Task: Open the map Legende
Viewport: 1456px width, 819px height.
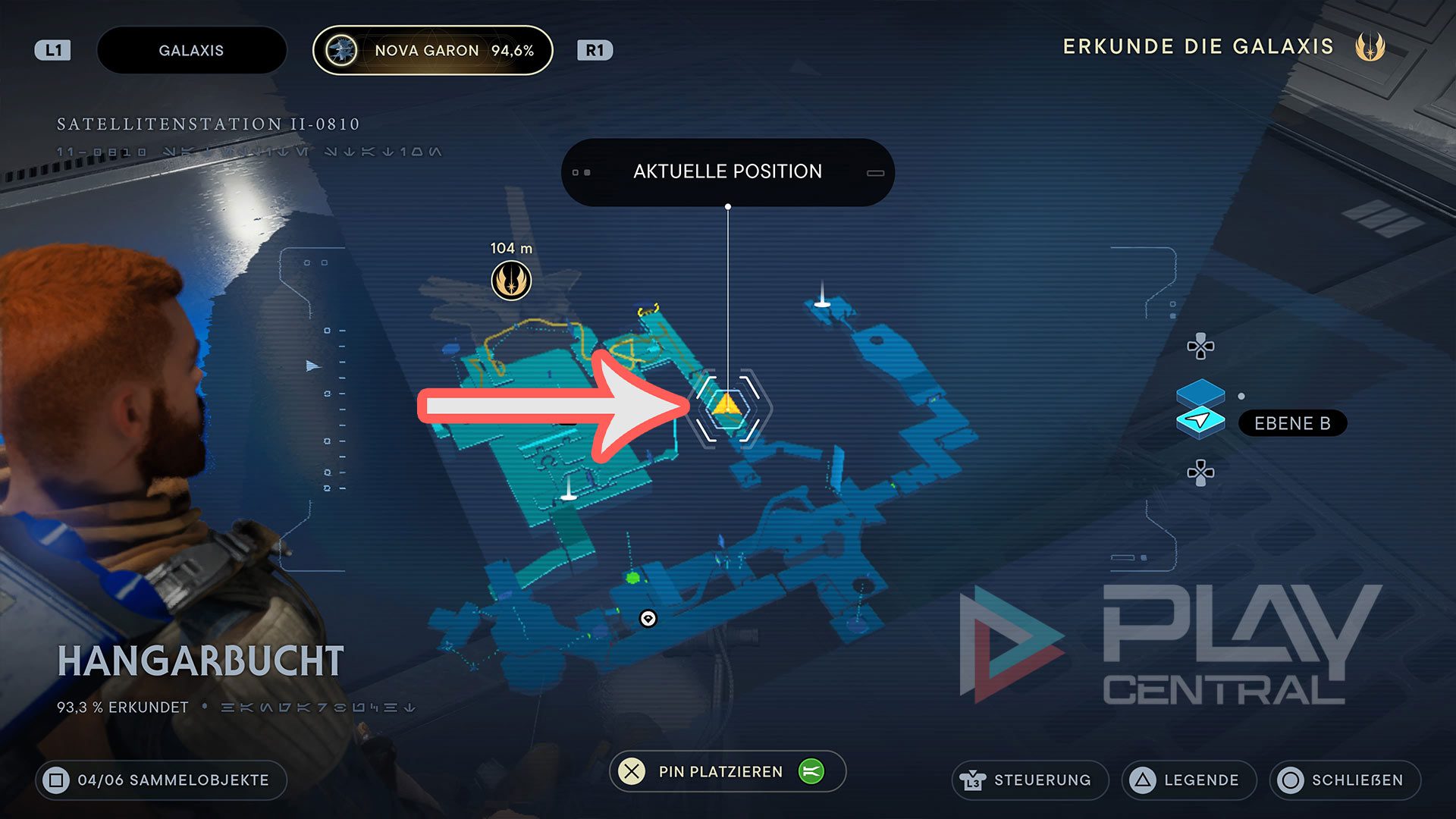Action: pos(1188,780)
